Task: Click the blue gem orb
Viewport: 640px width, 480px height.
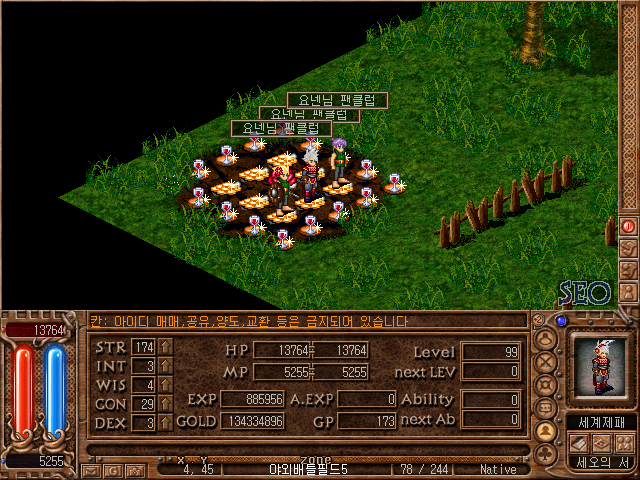Action: click(562, 321)
